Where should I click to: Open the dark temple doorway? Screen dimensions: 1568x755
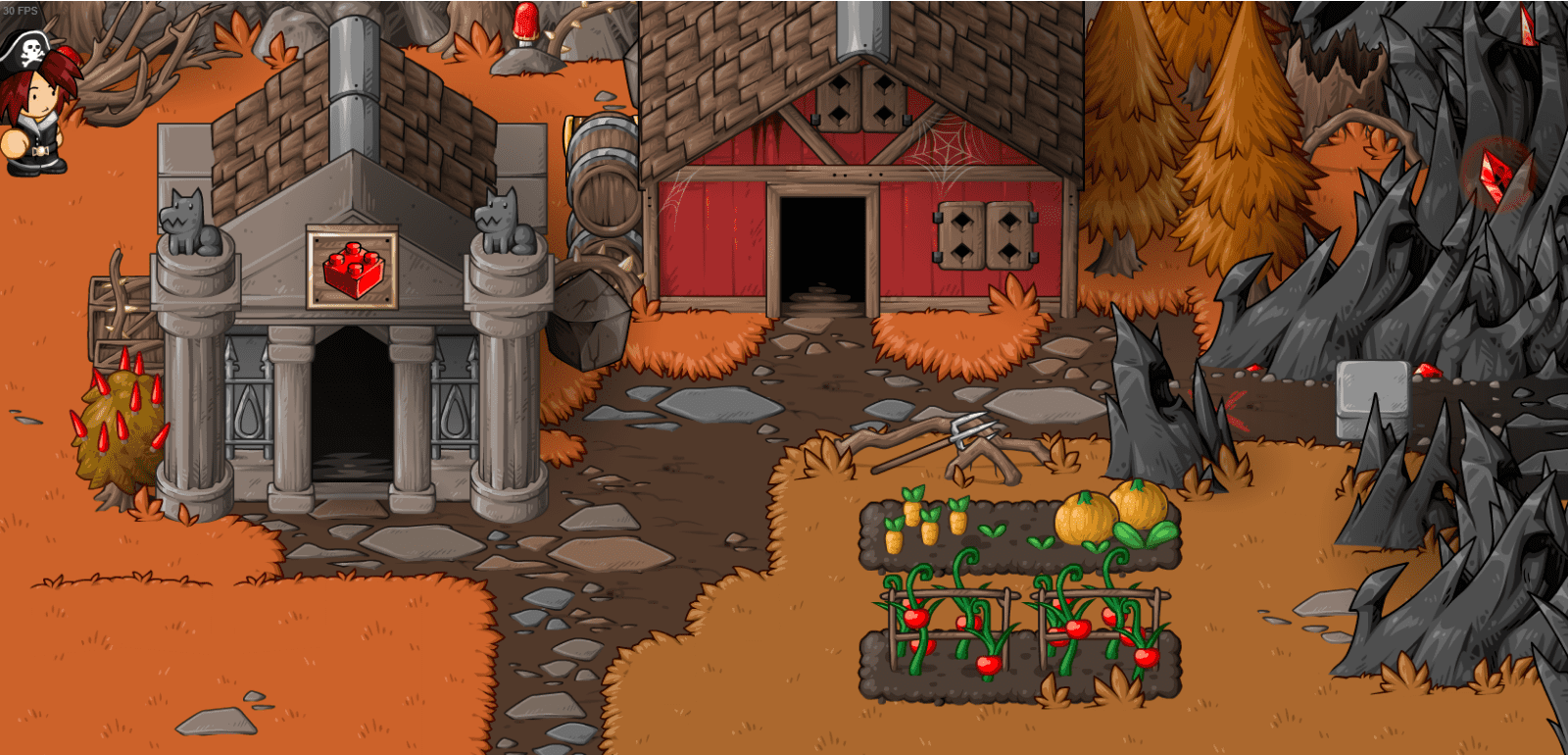[x=349, y=412]
